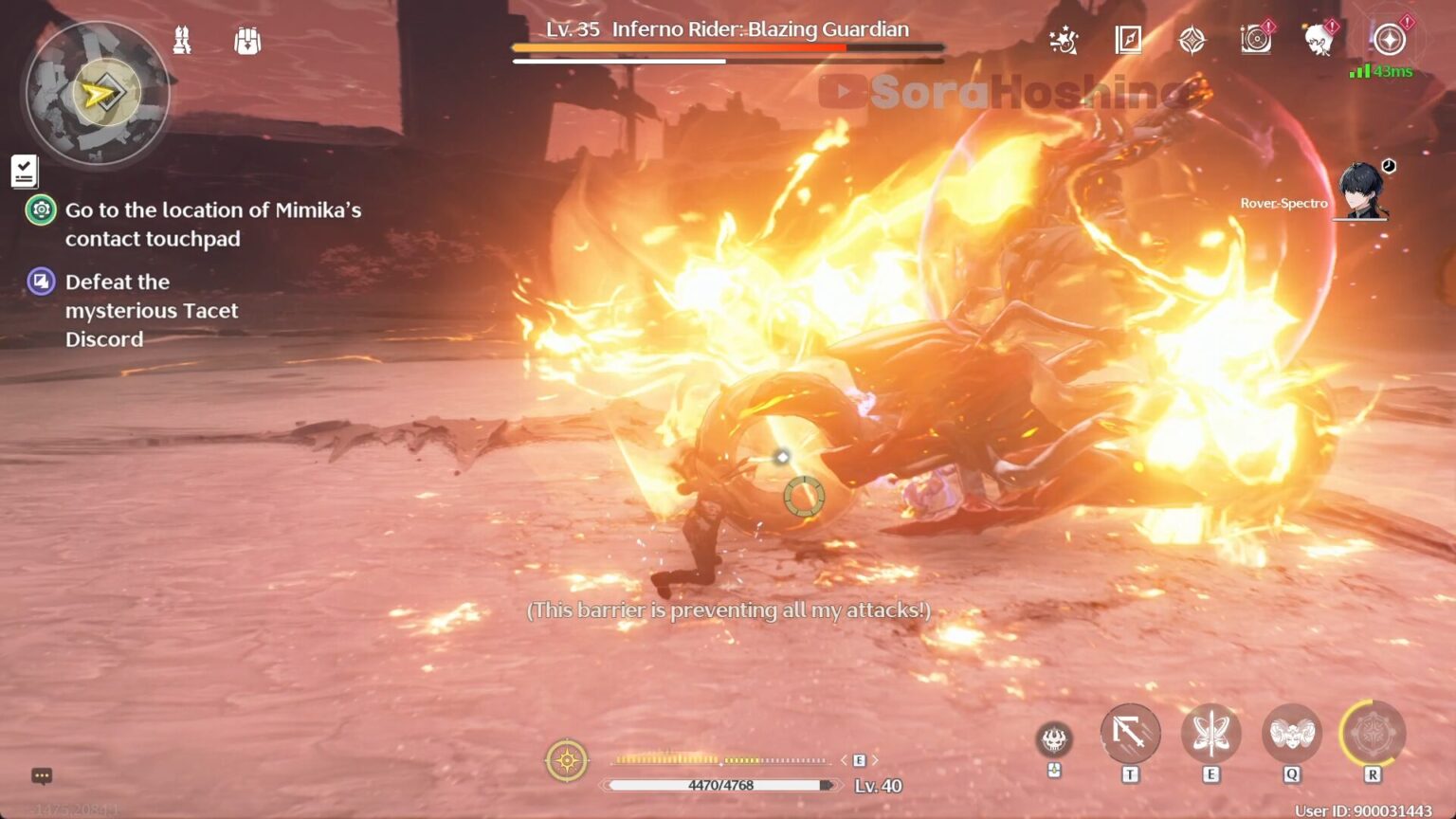Open the chat speech bubble
This screenshot has width=1456, height=819.
[42, 776]
